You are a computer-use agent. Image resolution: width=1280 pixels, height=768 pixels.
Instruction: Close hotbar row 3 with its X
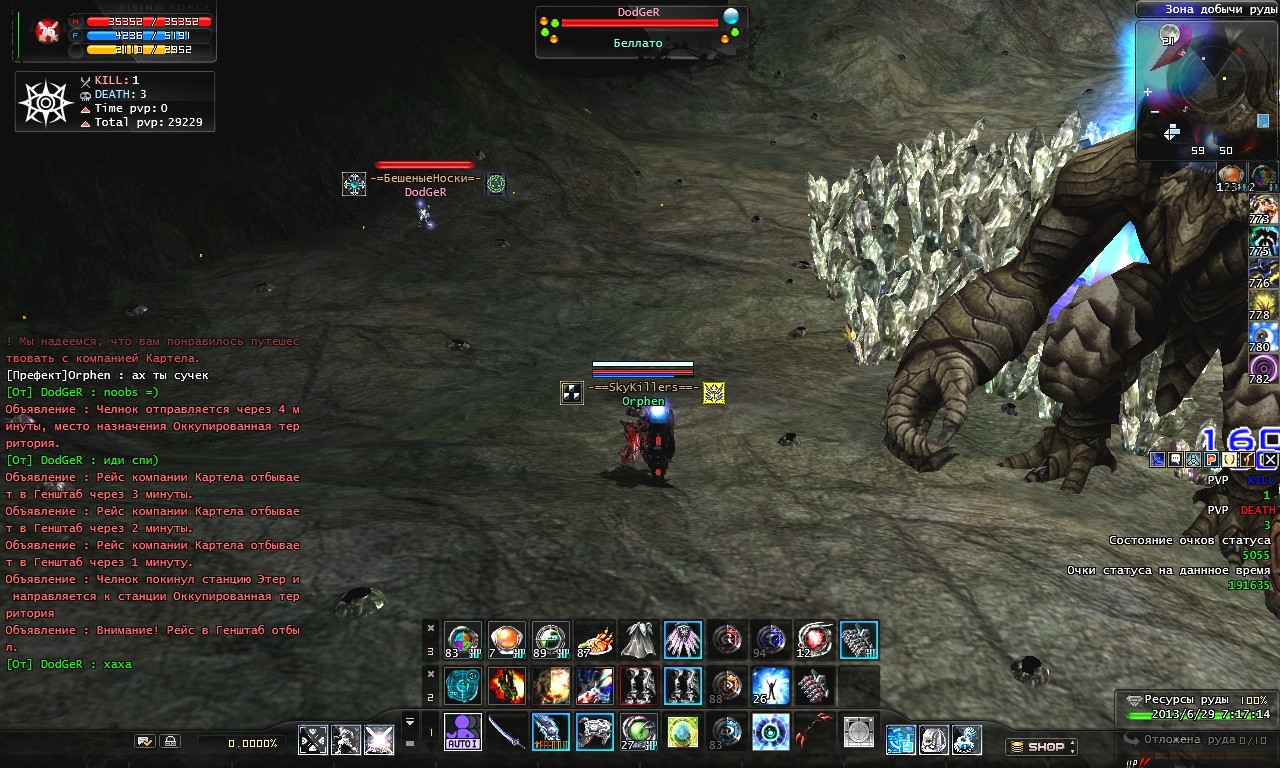[431, 628]
